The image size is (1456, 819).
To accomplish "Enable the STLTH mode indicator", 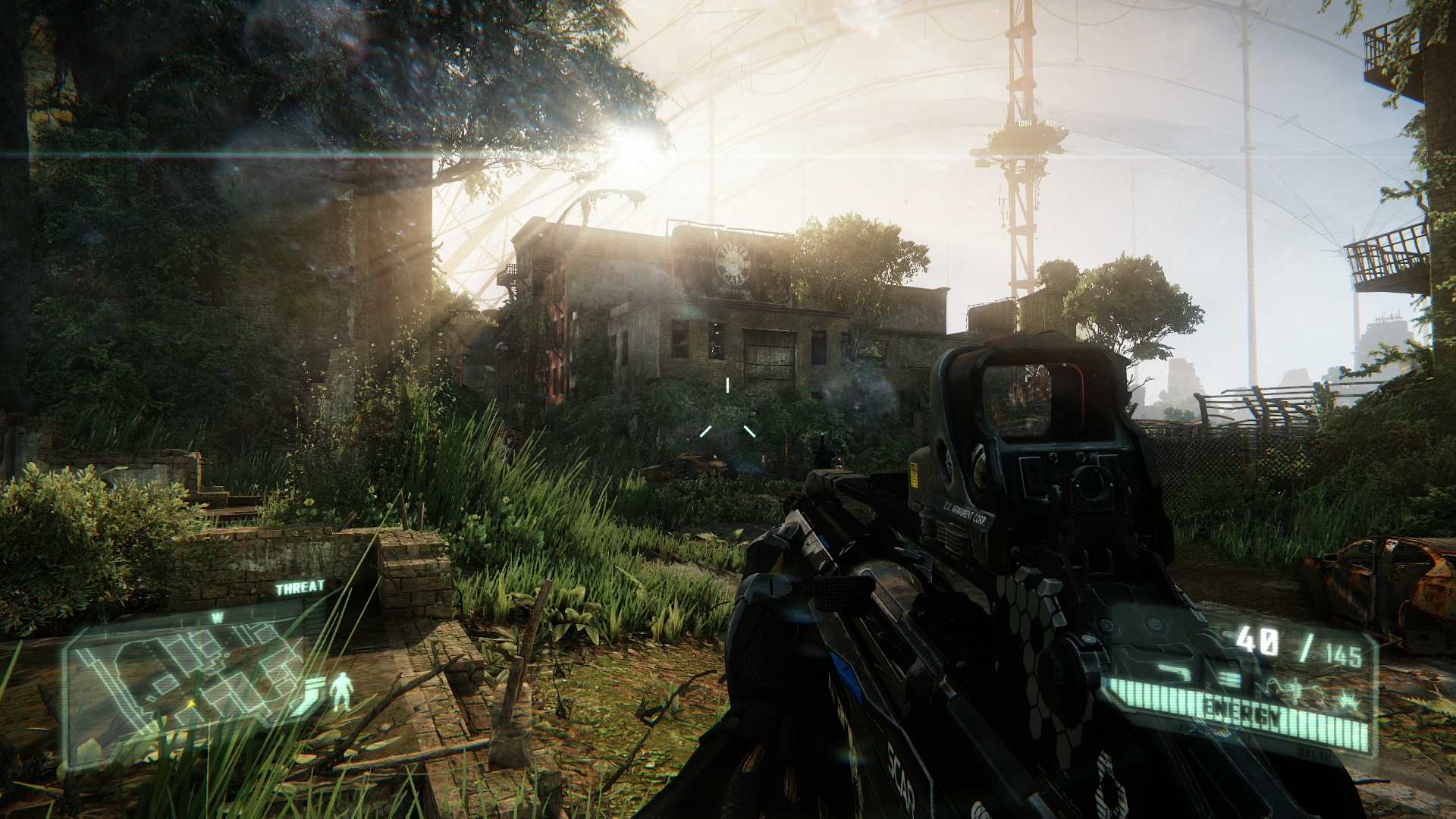I will click(1313, 755).
